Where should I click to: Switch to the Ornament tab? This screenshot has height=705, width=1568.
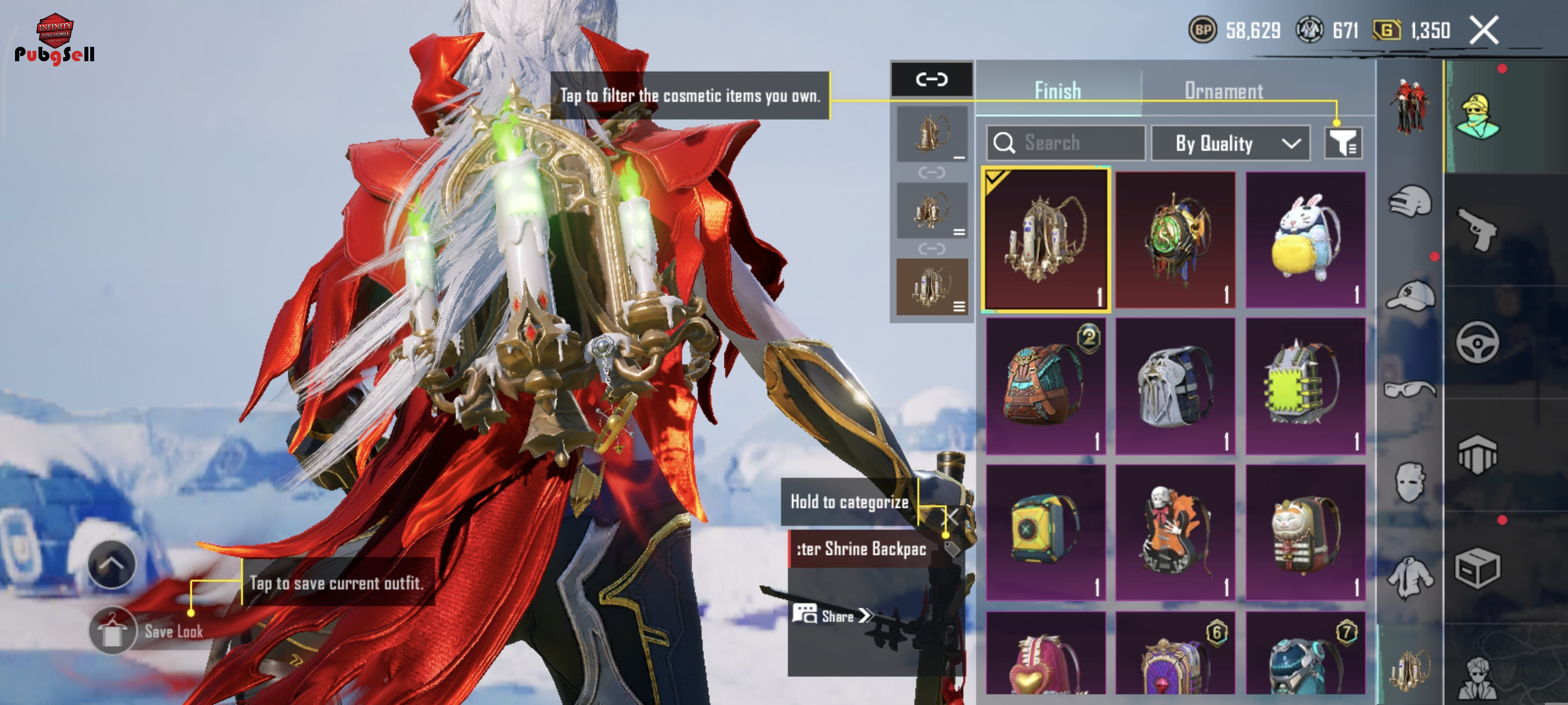tap(1223, 91)
